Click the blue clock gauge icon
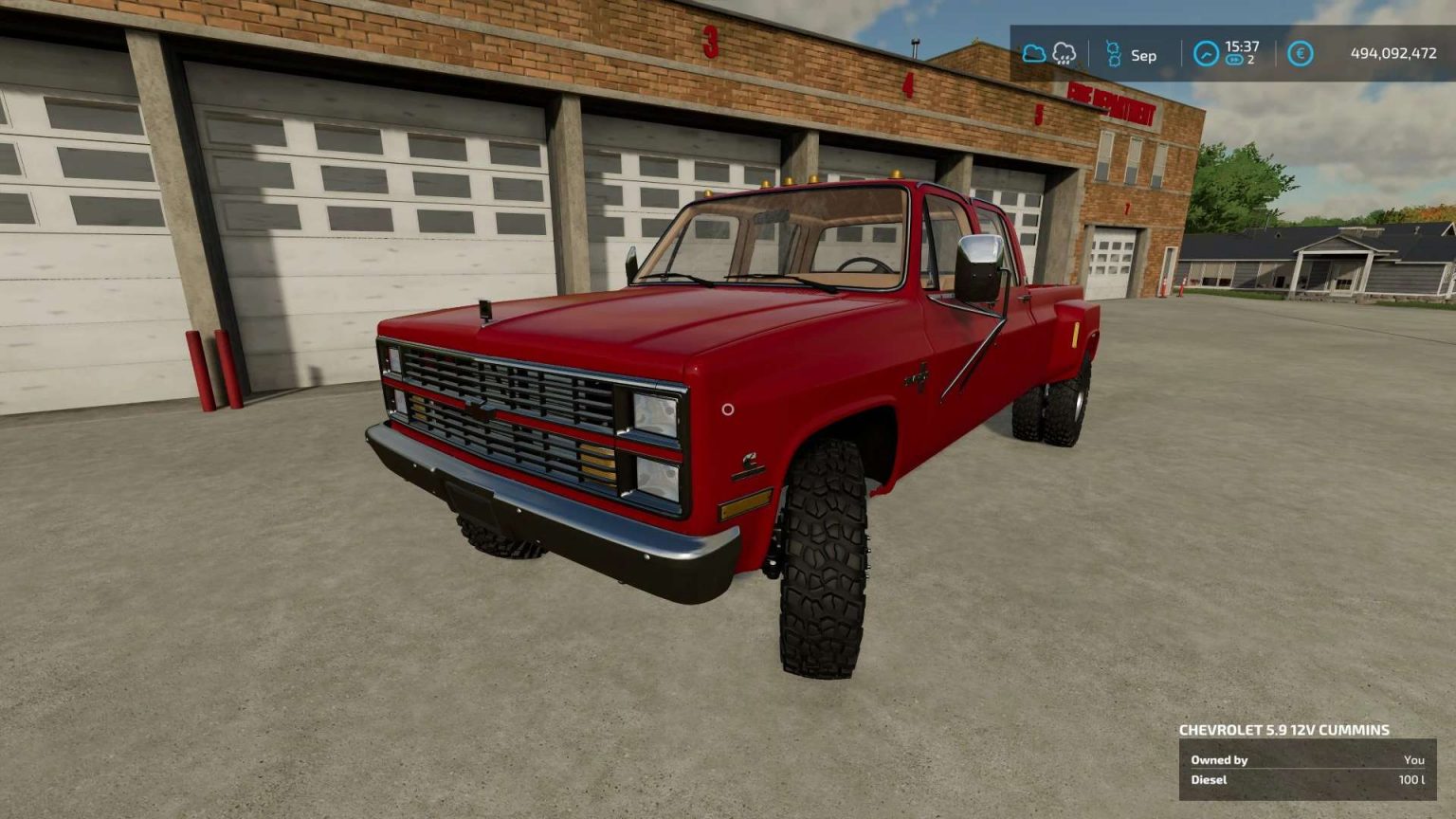1456x819 pixels. coord(1206,54)
